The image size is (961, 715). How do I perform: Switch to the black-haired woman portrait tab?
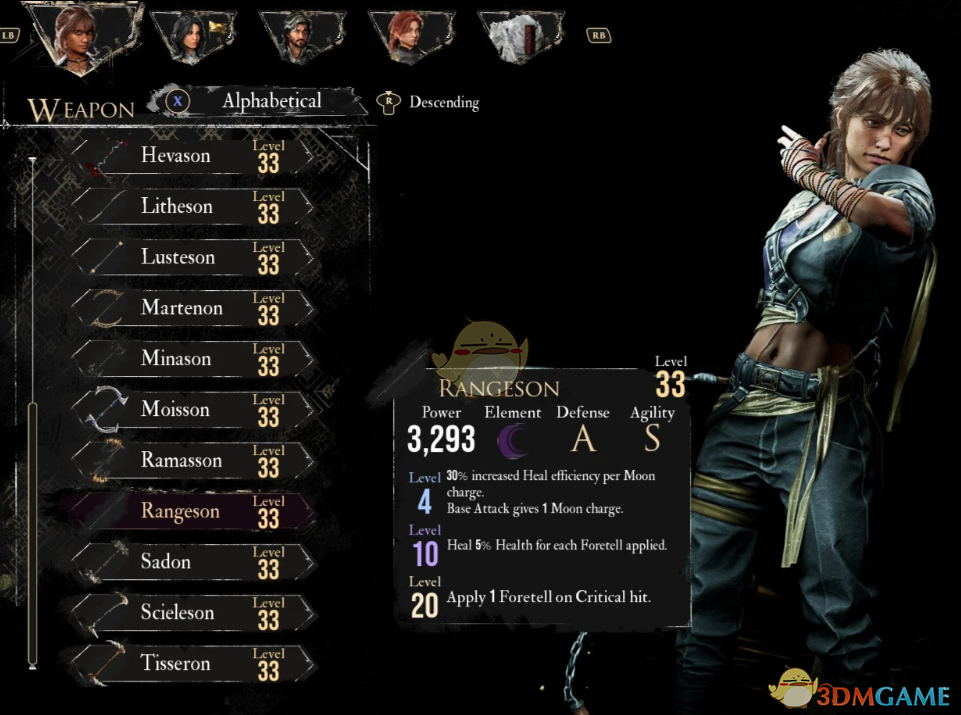click(193, 36)
